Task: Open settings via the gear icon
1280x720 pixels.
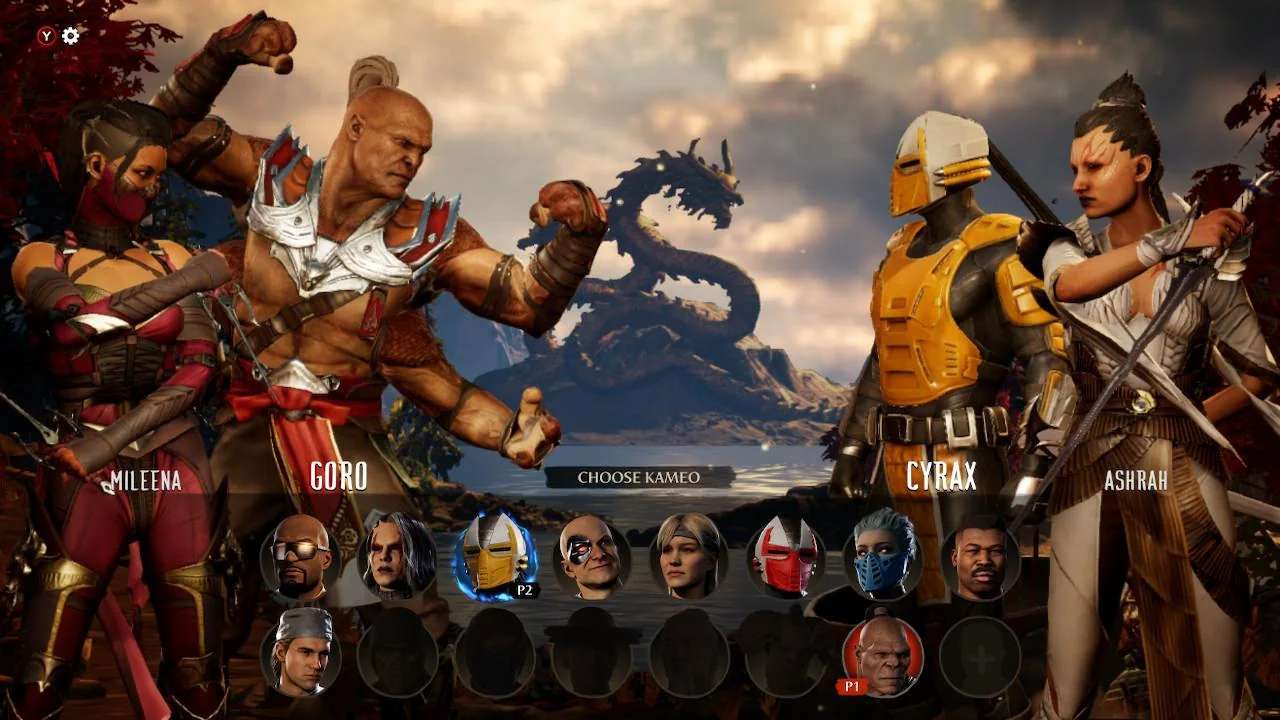Action: tap(71, 36)
